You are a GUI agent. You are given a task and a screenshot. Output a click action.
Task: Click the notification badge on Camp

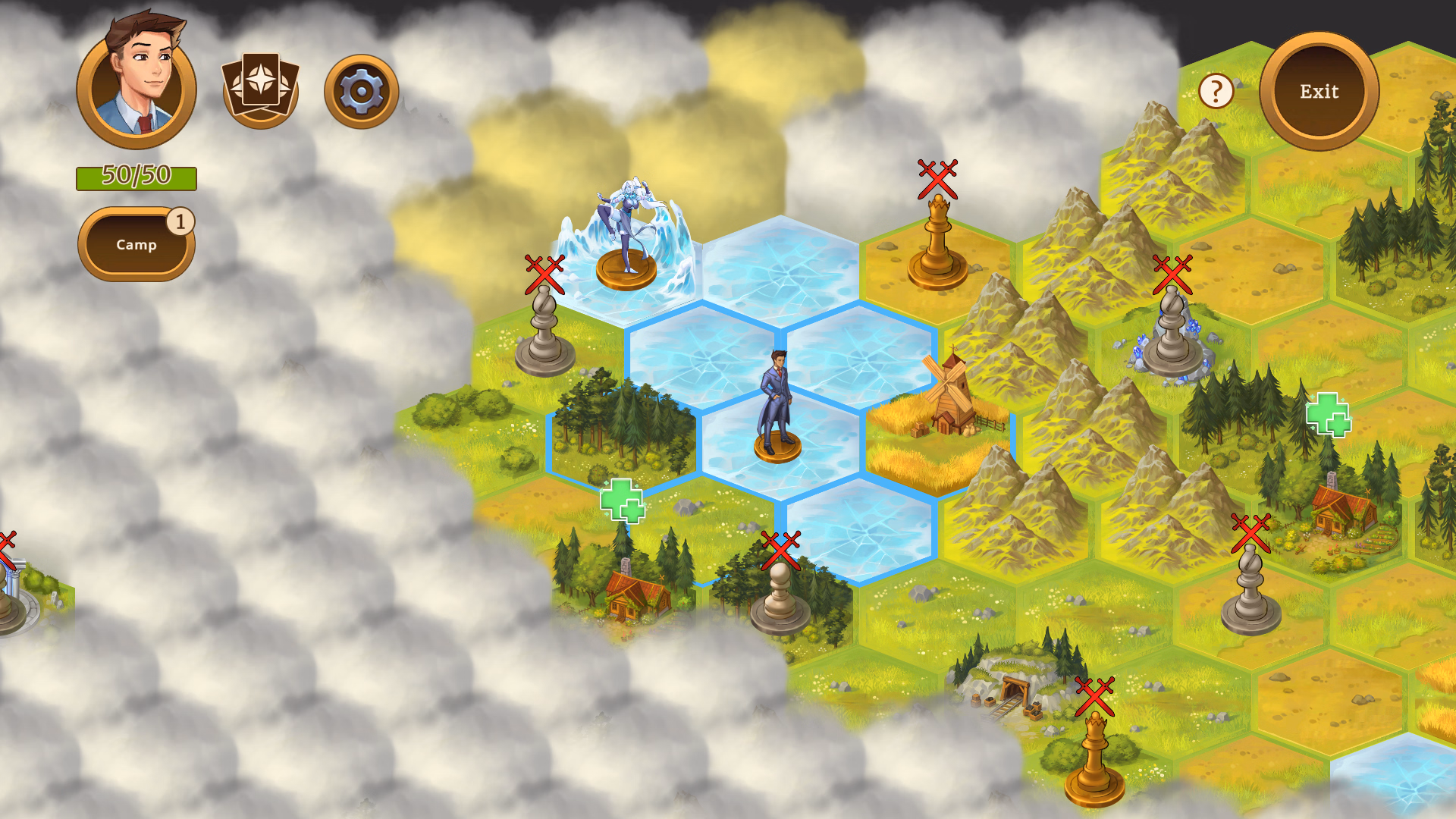coord(180,220)
